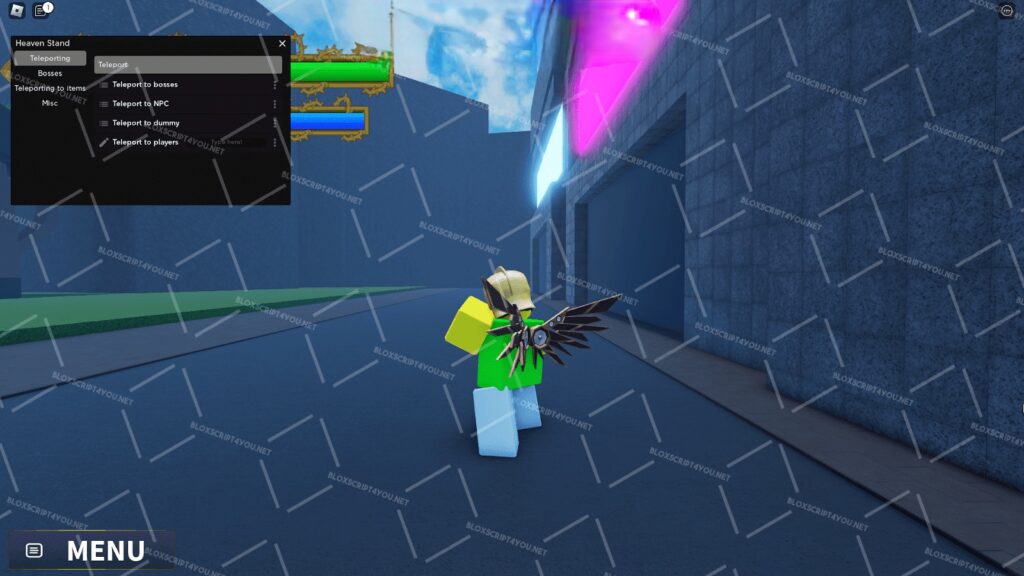This screenshot has height=576, width=1024.
Task: Expand the Teleport to NPC list
Action: (140, 104)
